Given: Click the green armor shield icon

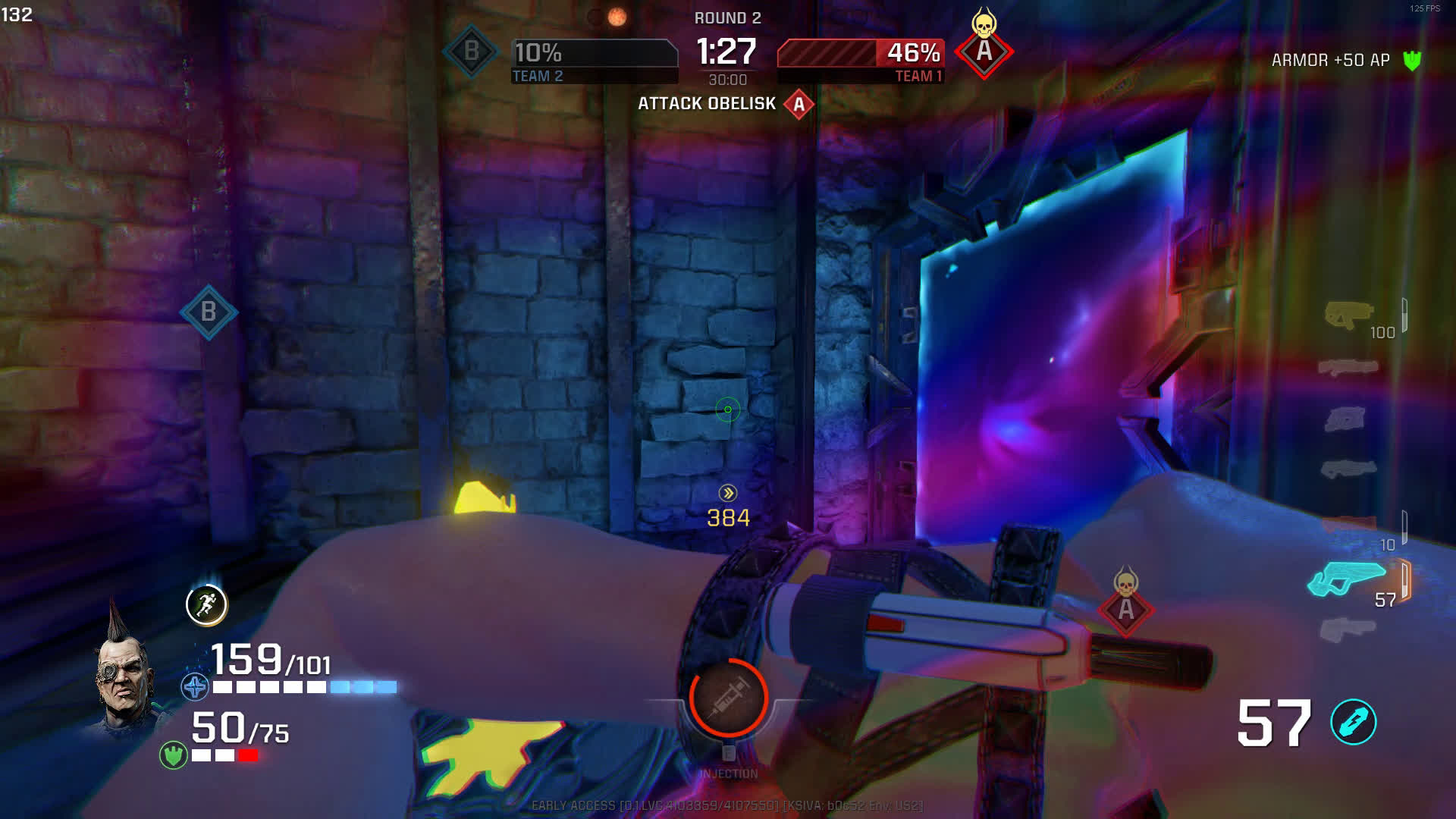Looking at the screenshot, I should click(174, 755).
